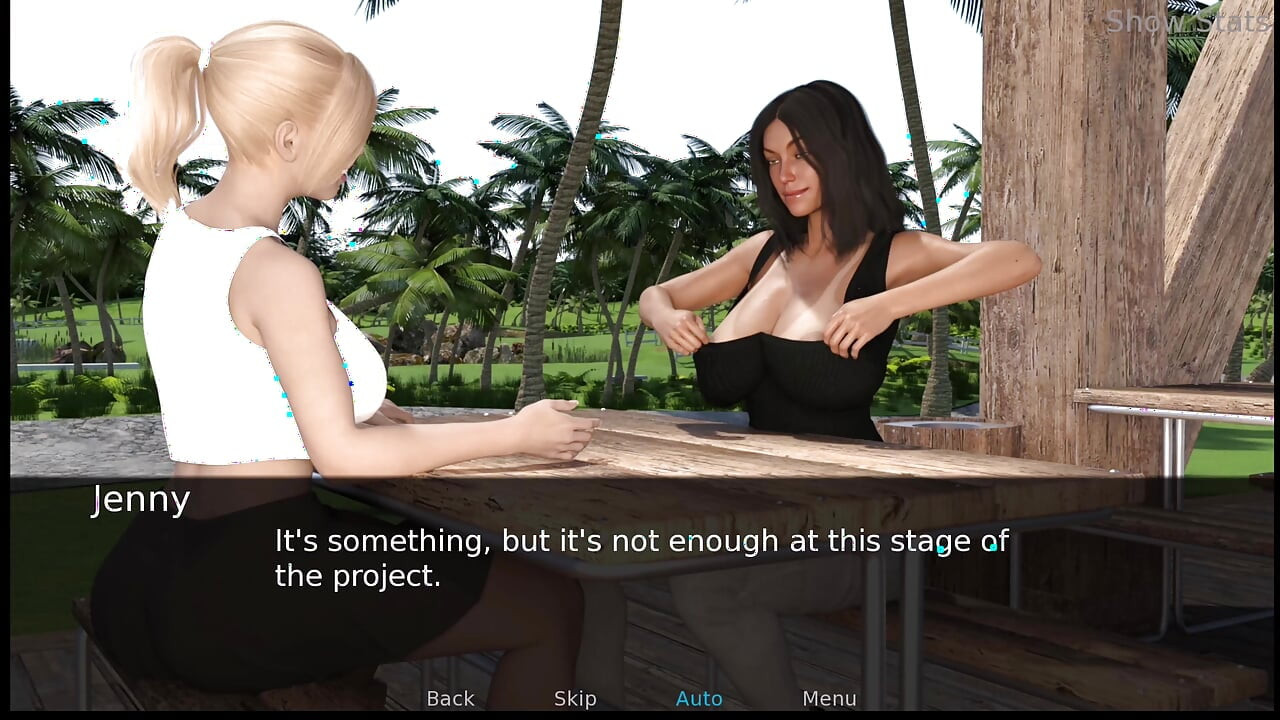The height and width of the screenshot is (720, 1280).
Task: Show Stats panel
Action: pos(1186,21)
